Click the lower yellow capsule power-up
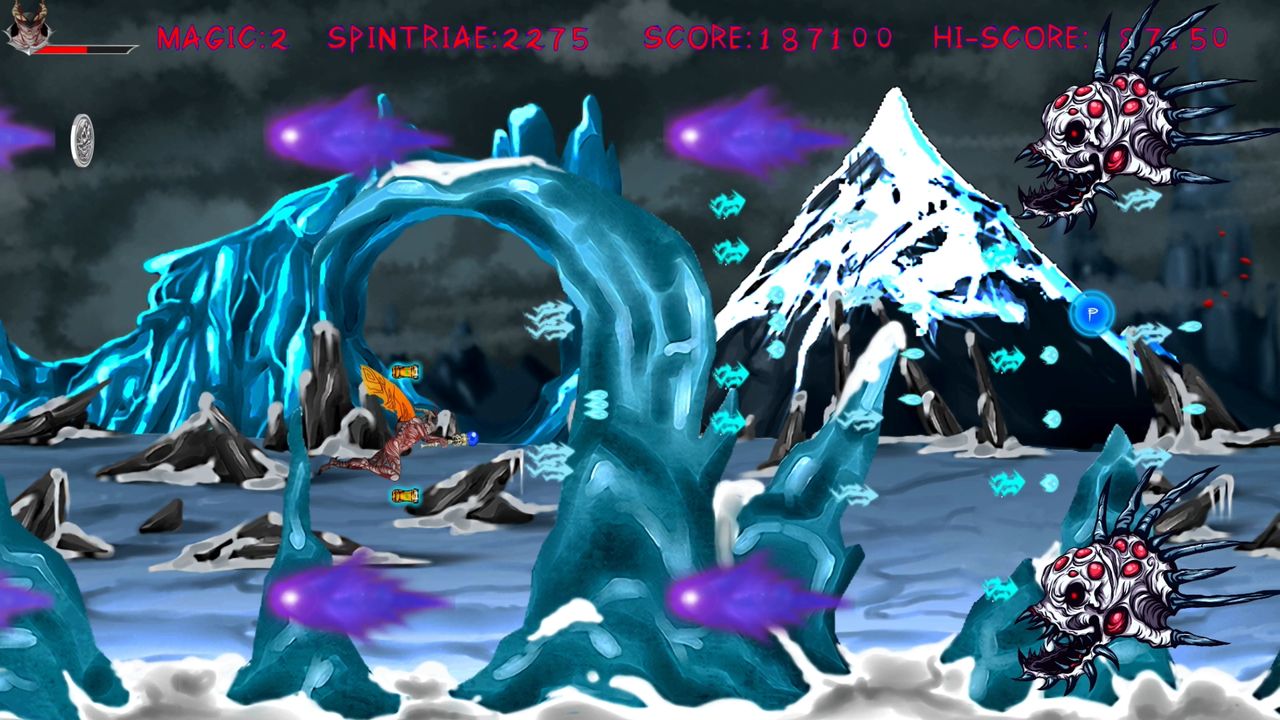This screenshot has width=1280, height=720. [403, 494]
